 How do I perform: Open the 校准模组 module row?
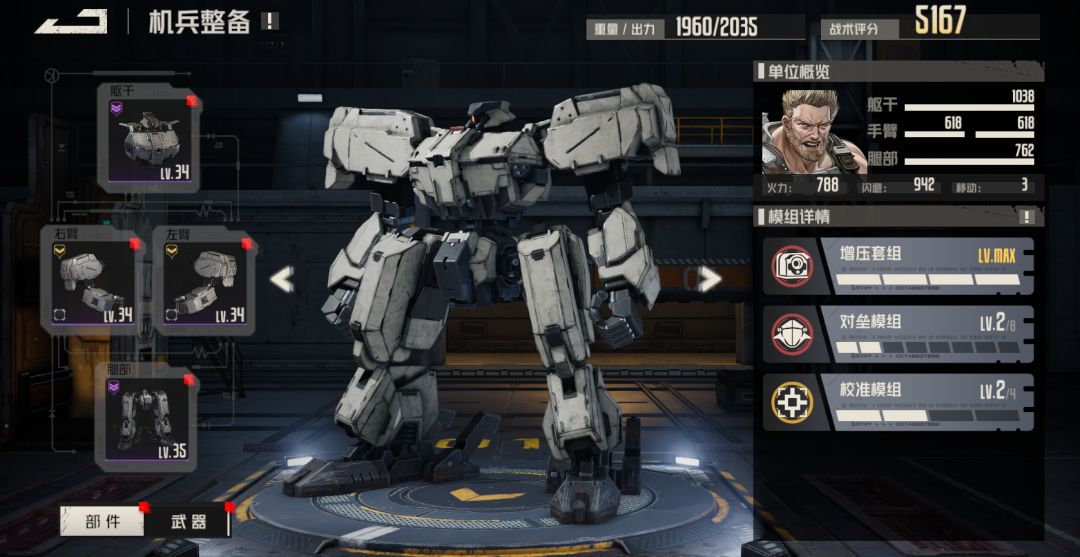pos(898,402)
